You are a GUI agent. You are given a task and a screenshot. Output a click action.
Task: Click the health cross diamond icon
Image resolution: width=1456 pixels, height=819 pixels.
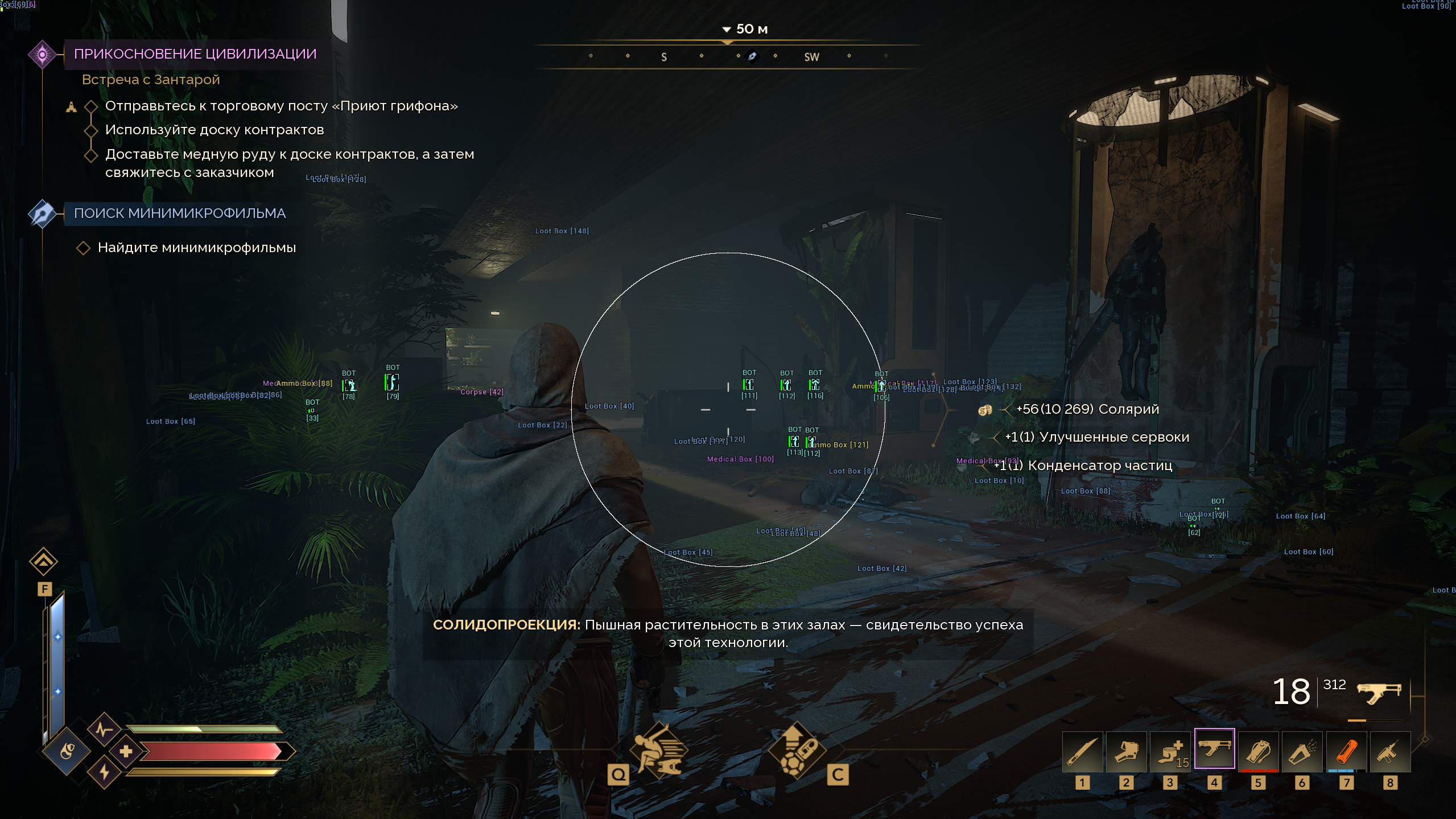click(126, 751)
